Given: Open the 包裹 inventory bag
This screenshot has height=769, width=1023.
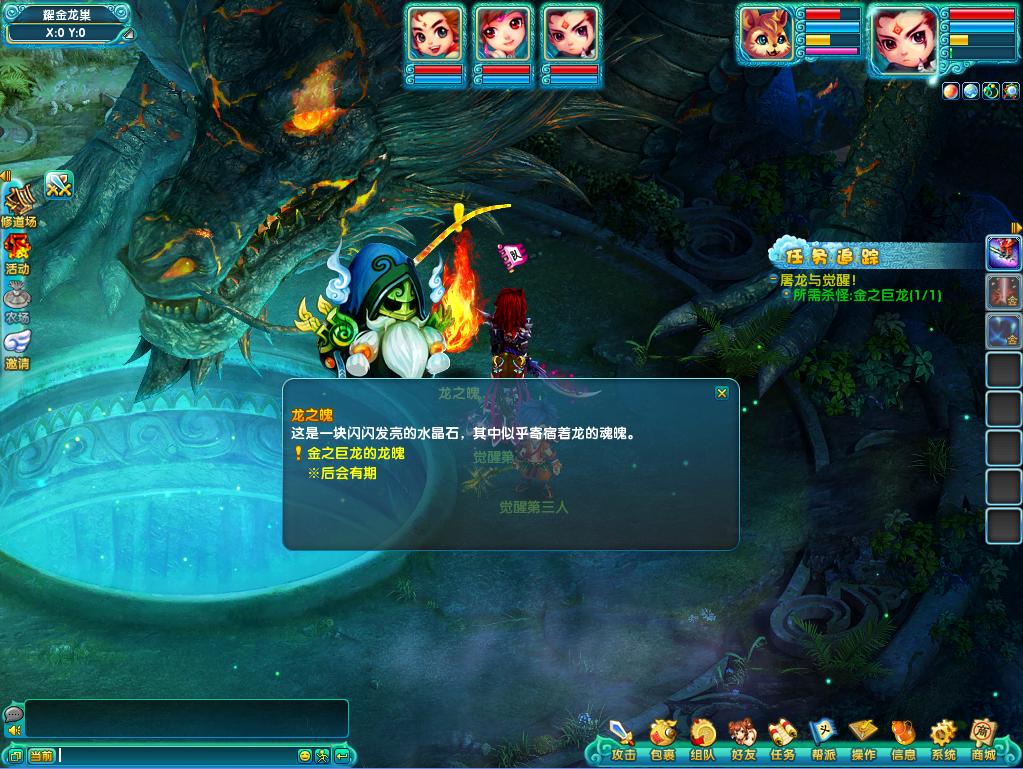Looking at the screenshot, I should tap(662, 741).
